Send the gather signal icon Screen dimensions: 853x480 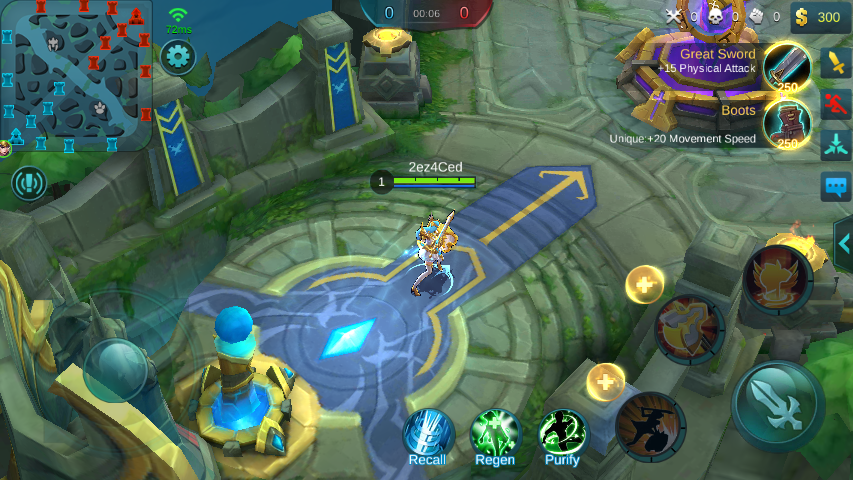click(x=835, y=145)
